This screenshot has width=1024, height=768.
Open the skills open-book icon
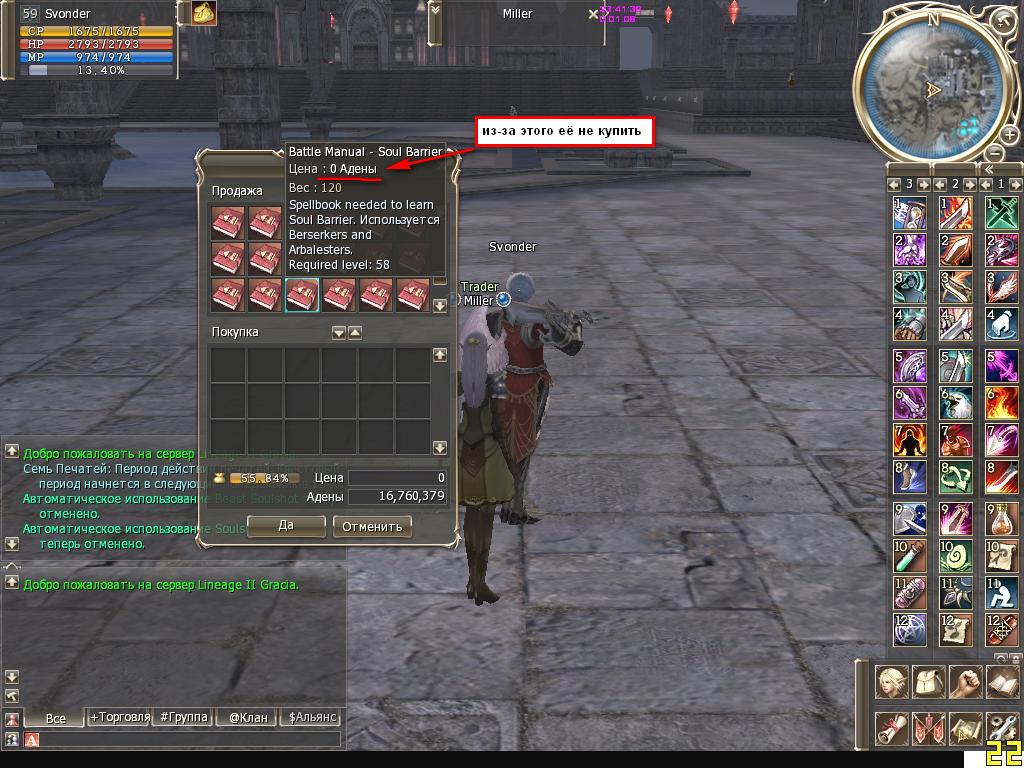[1001, 683]
